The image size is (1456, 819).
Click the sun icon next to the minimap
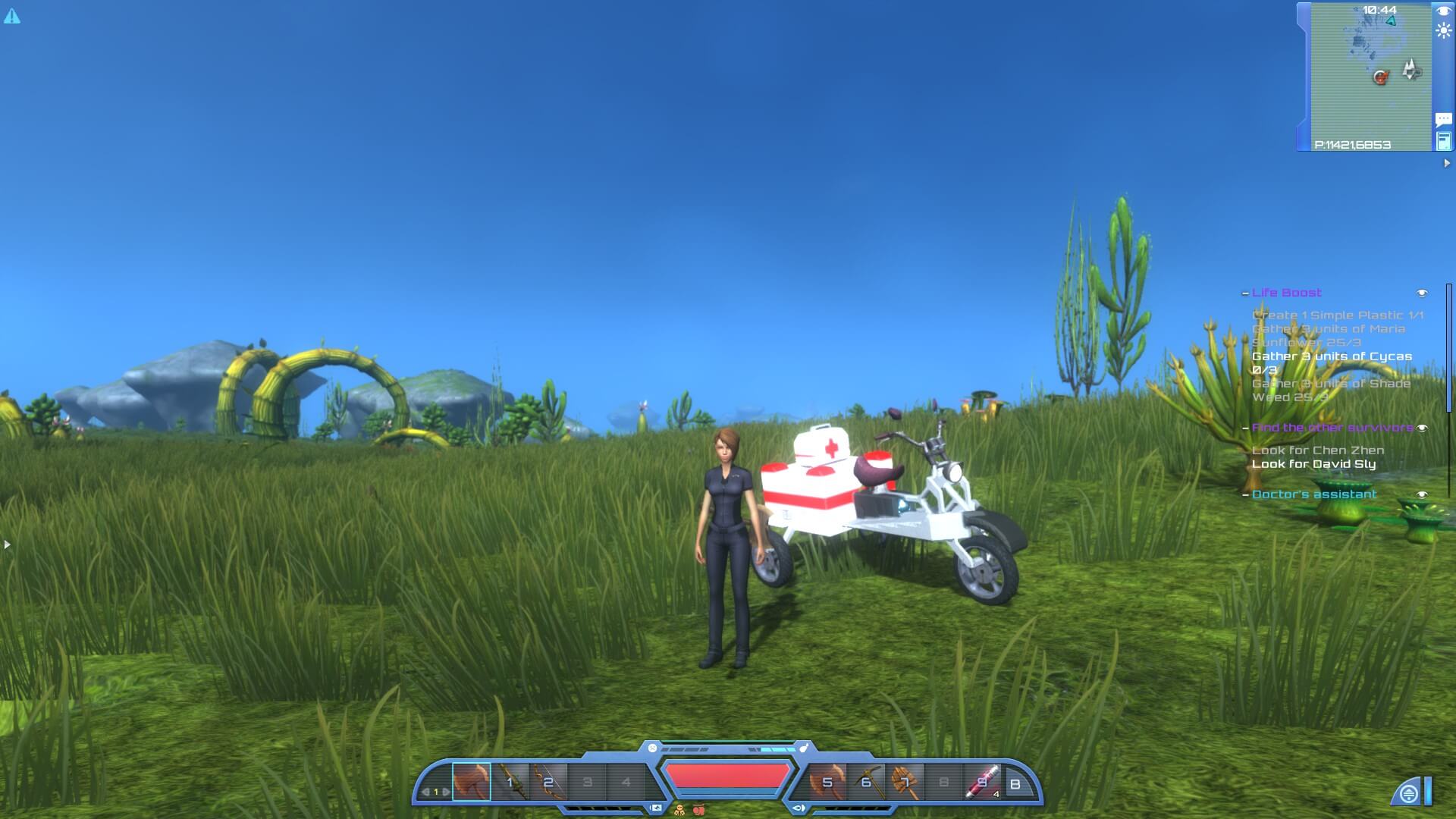[x=1443, y=31]
